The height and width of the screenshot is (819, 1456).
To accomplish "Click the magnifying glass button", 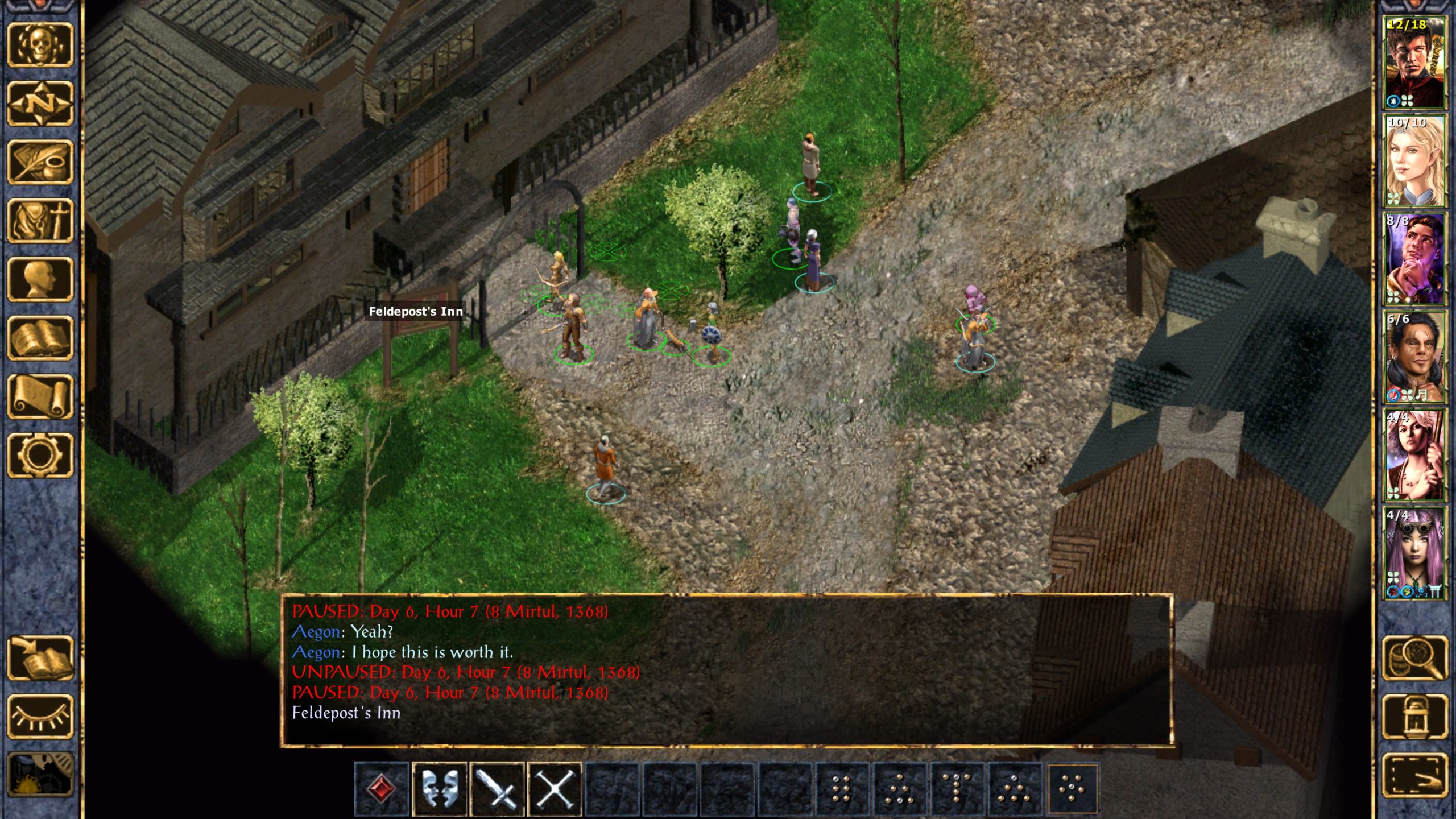I will (1414, 658).
